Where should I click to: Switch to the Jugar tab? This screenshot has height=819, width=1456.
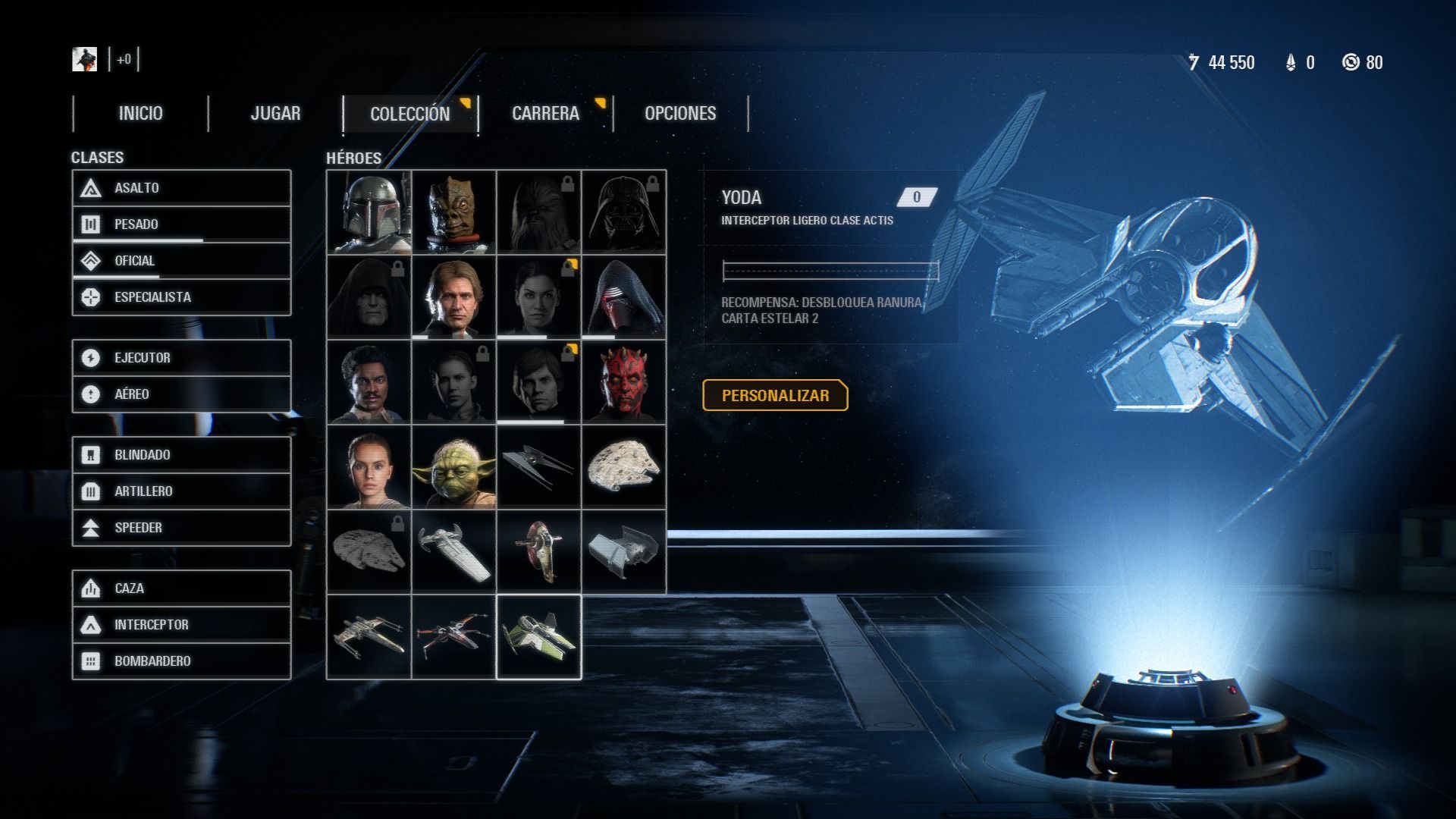pyautogui.click(x=275, y=114)
